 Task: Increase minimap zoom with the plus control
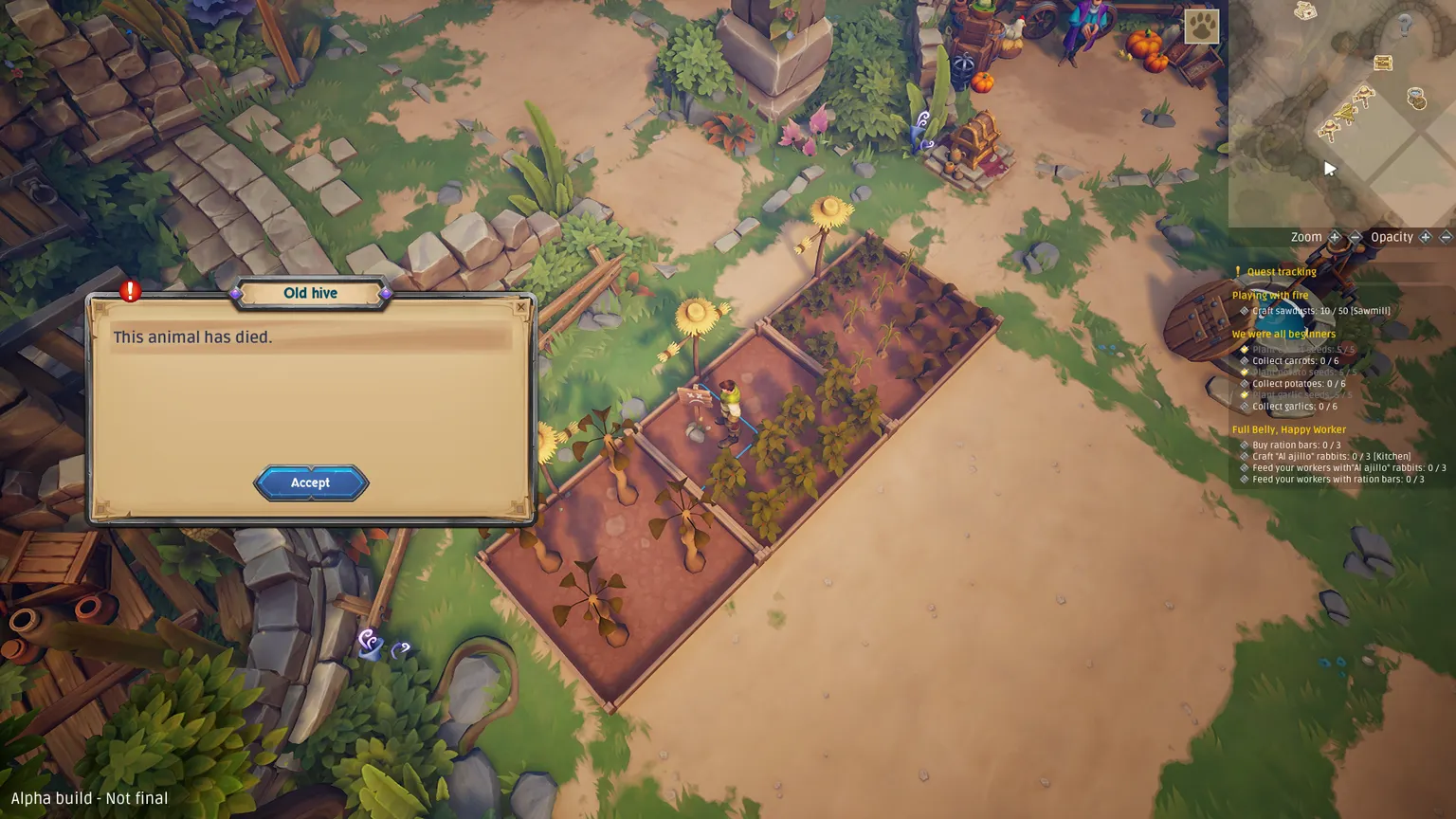pyautogui.click(x=1334, y=236)
